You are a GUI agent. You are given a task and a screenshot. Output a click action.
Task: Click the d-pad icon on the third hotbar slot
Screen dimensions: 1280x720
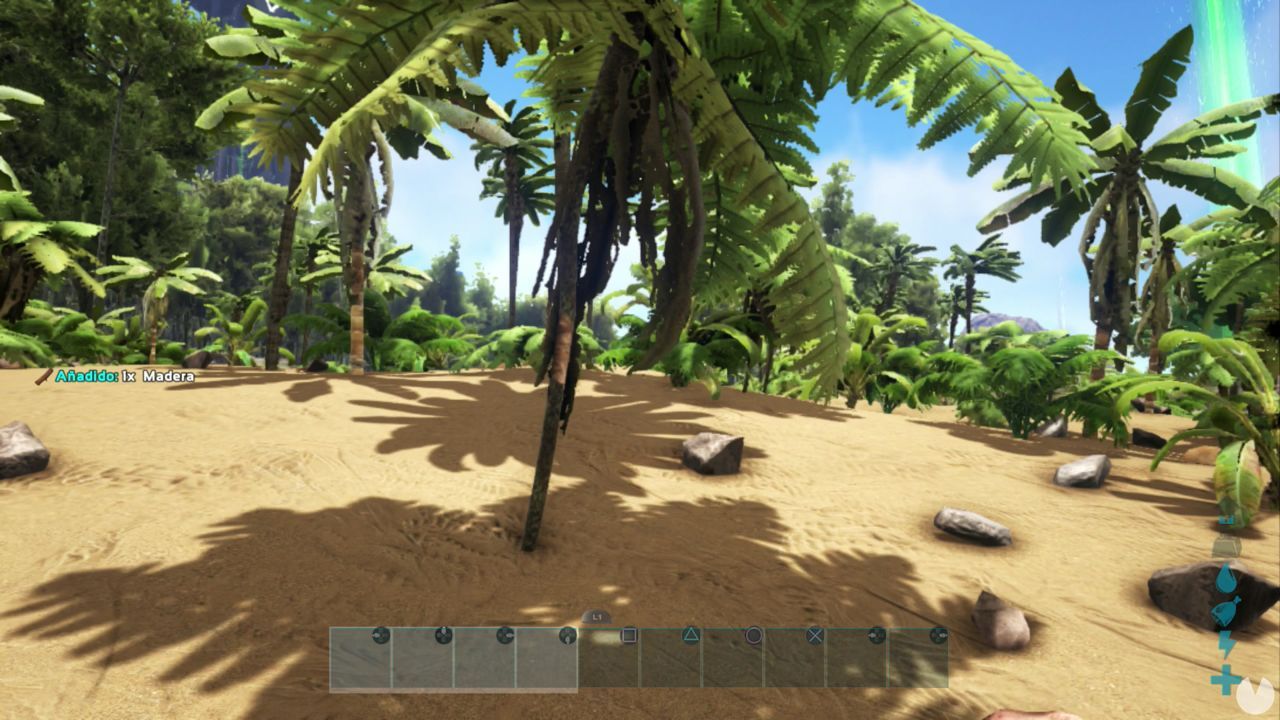tap(507, 634)
